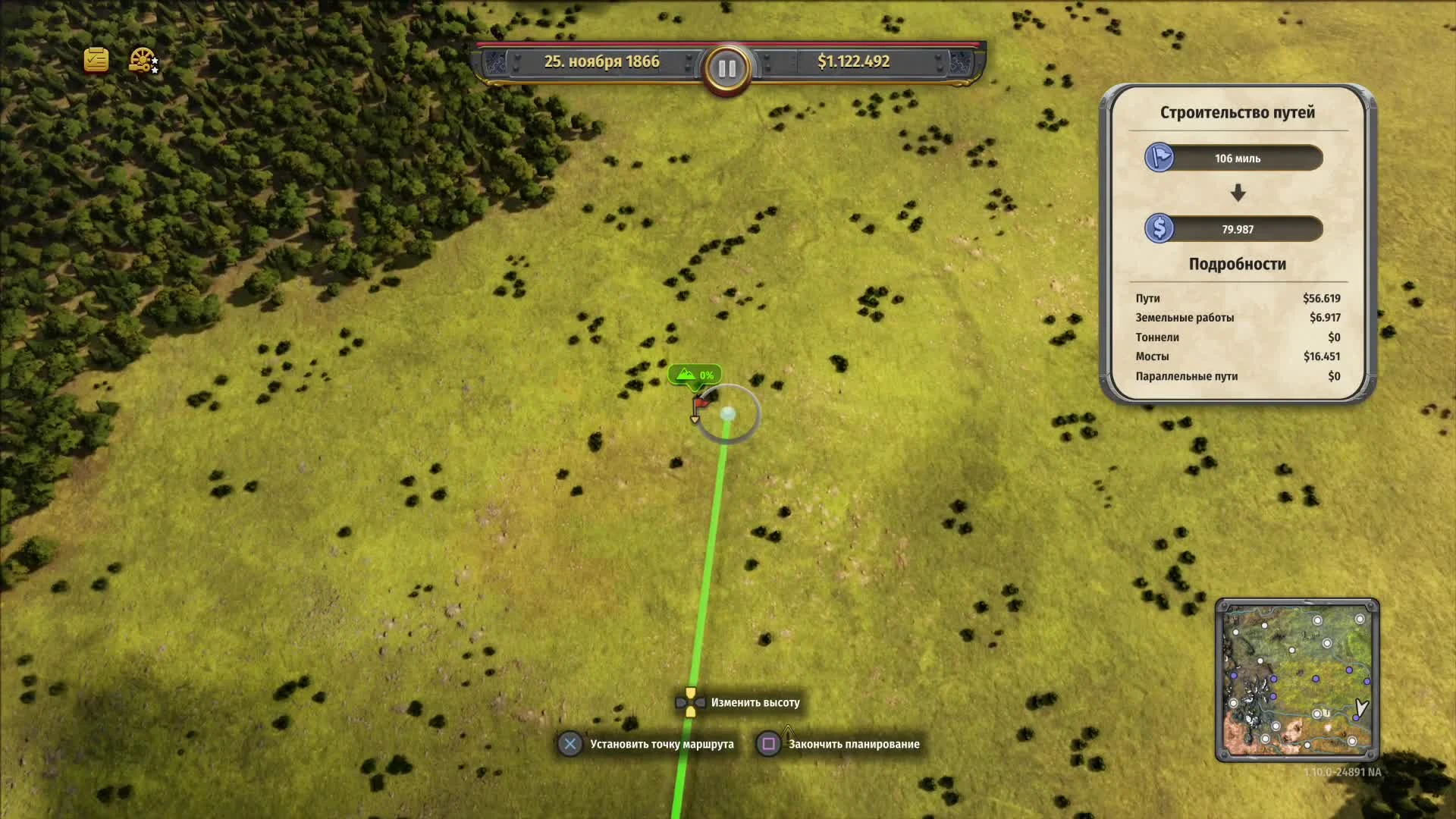1456x819 pixels.
Task: Click the square button icon to finish planning
Action: coord(768,744)
